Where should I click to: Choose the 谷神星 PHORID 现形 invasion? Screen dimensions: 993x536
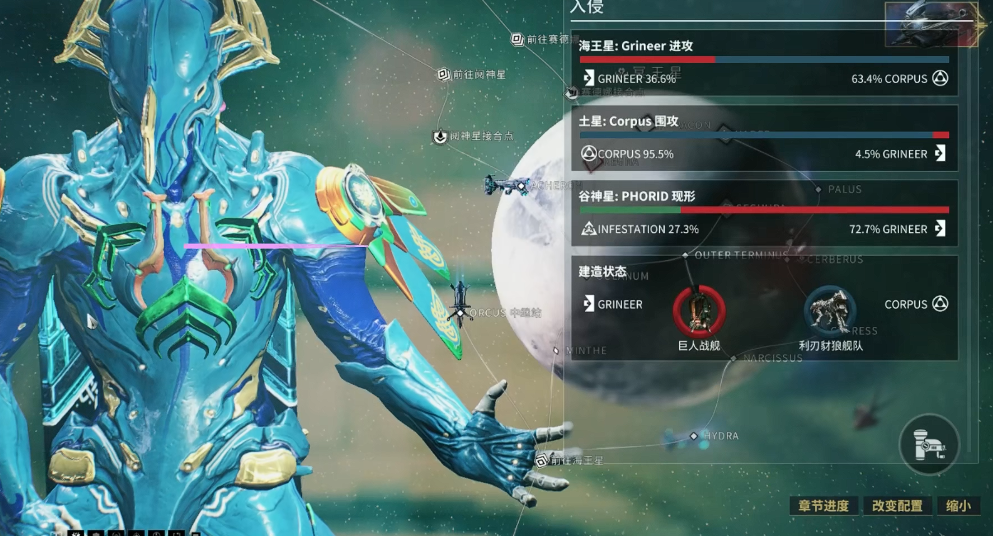763,213
